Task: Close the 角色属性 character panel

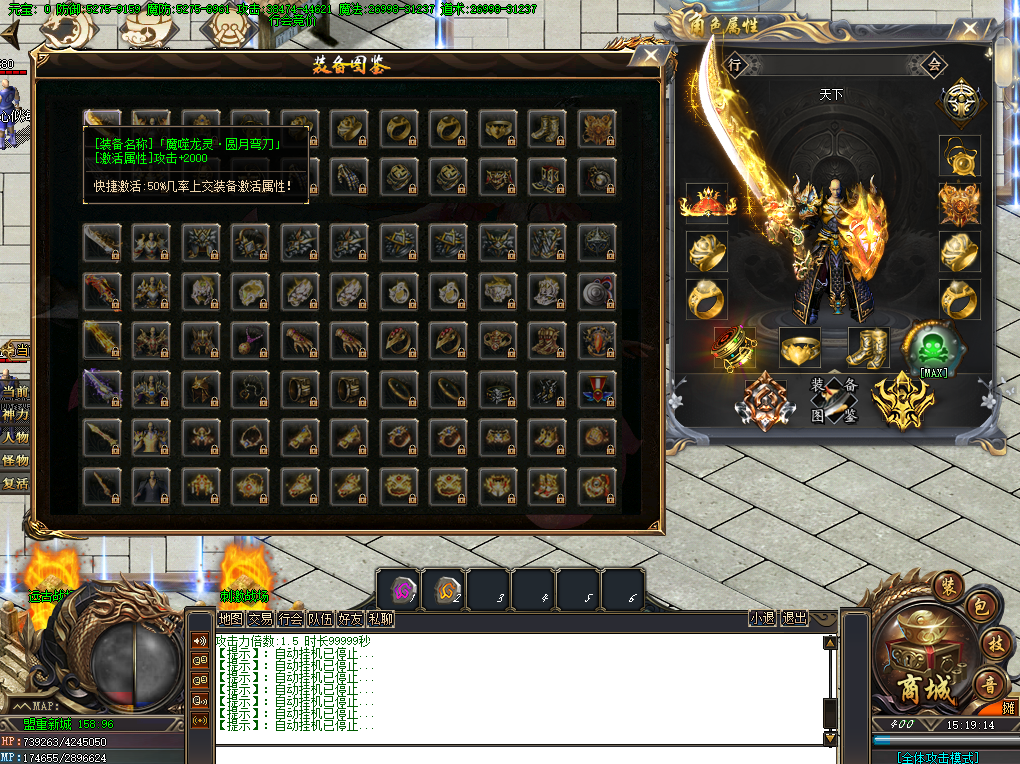Action: (969, 30)
